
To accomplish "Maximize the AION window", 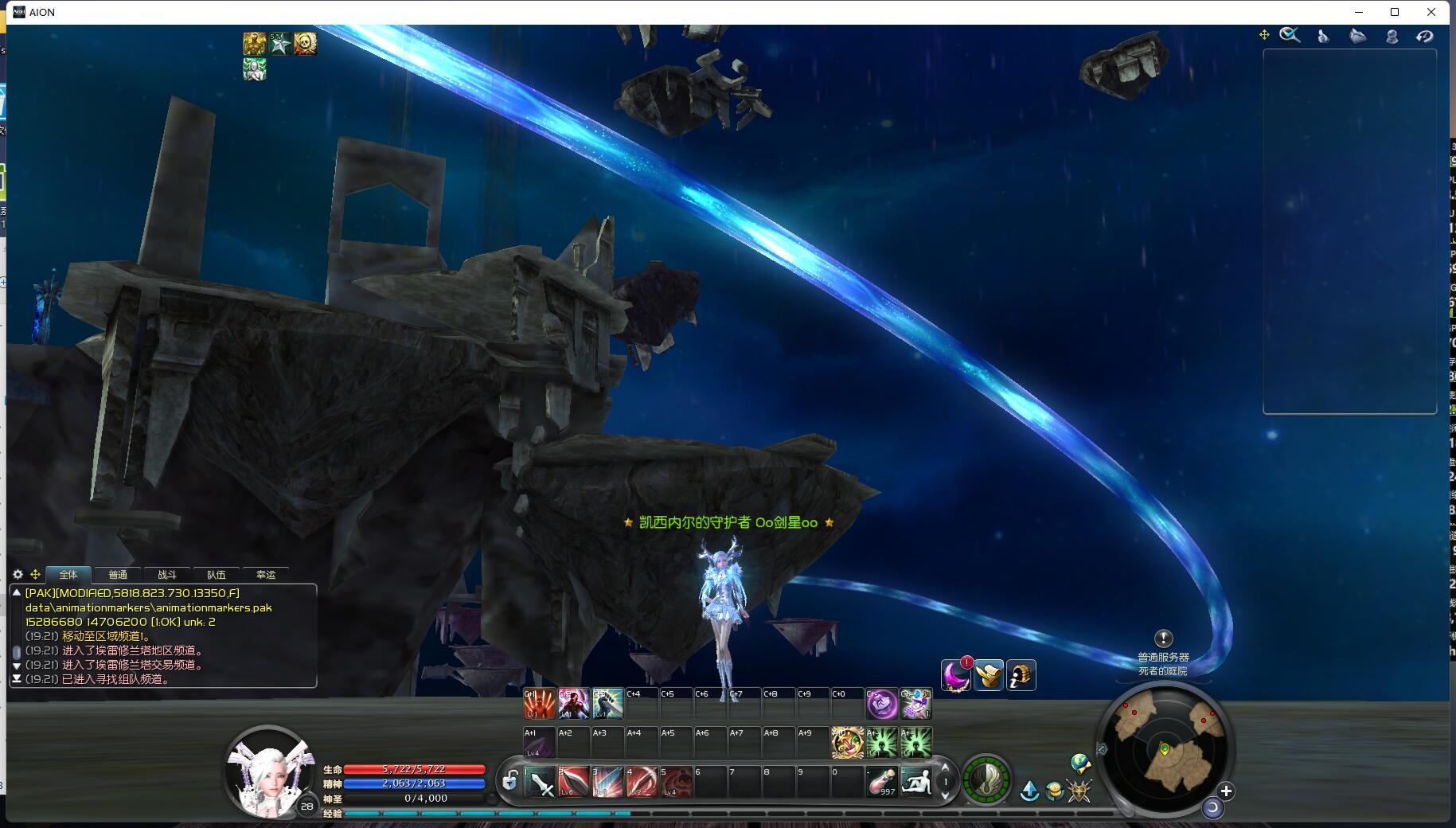I will pyautogui.click(x=1395, y=12).
